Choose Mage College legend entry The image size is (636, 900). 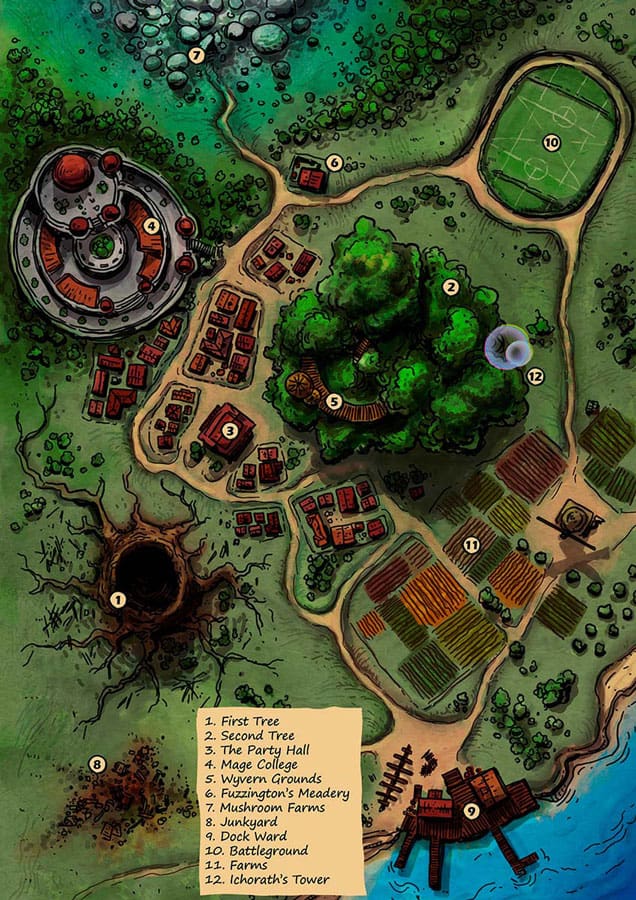255,764
